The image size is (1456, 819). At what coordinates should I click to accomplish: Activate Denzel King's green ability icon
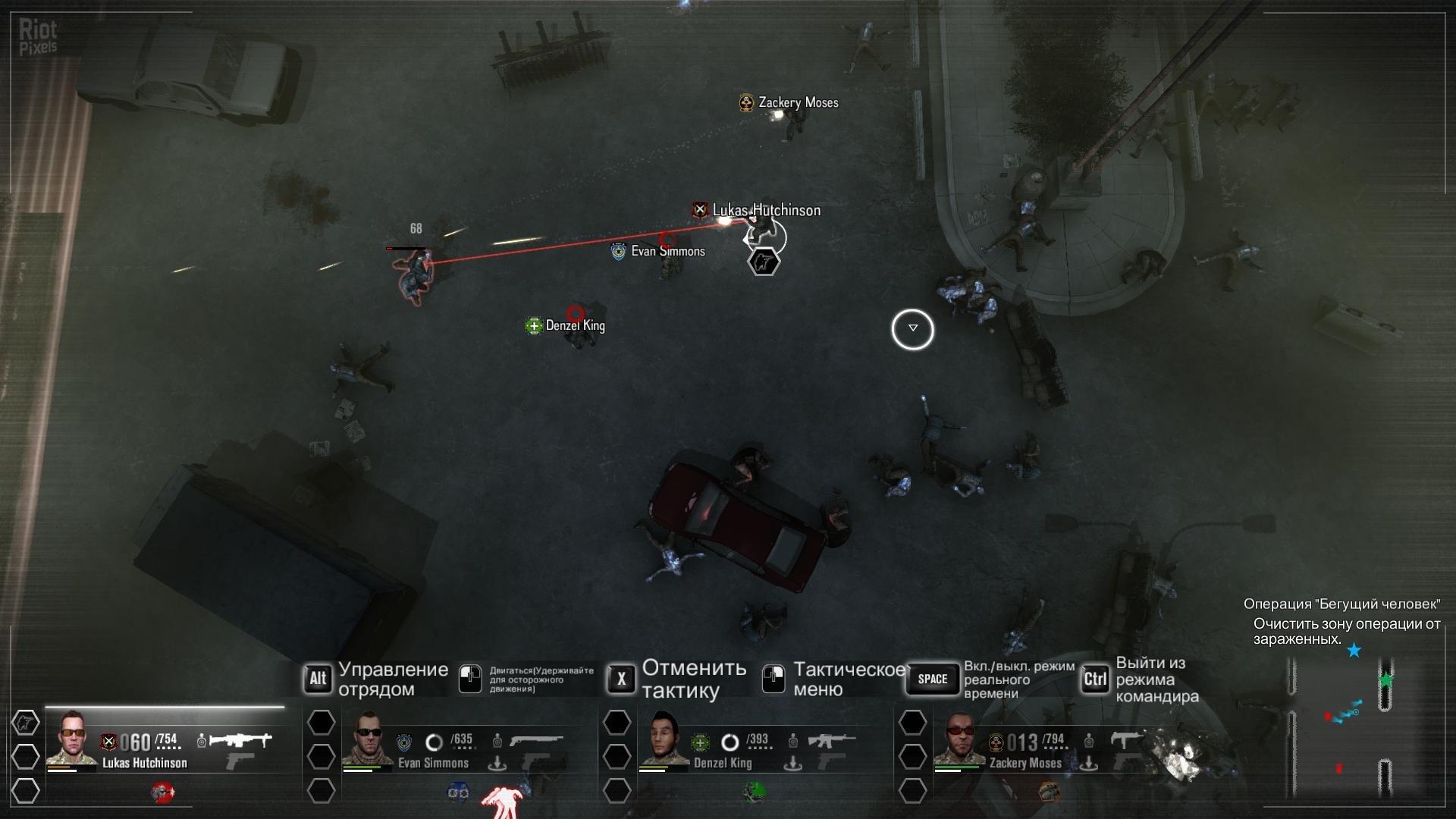click(753, 793)
